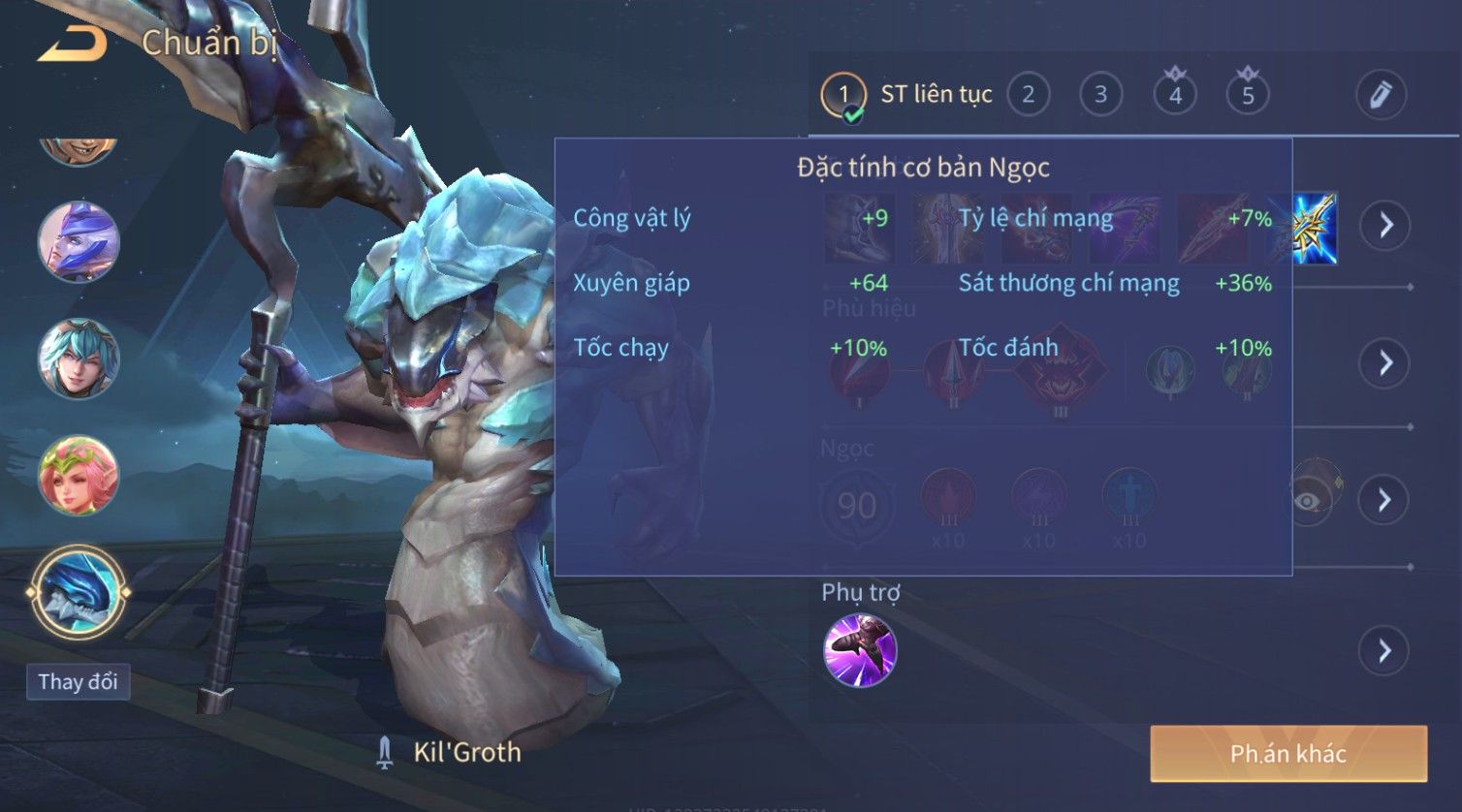This screenshot has height=812, width=1462.
Task: Select the highlighted Kil'Groth portrait
Action: 79,592
